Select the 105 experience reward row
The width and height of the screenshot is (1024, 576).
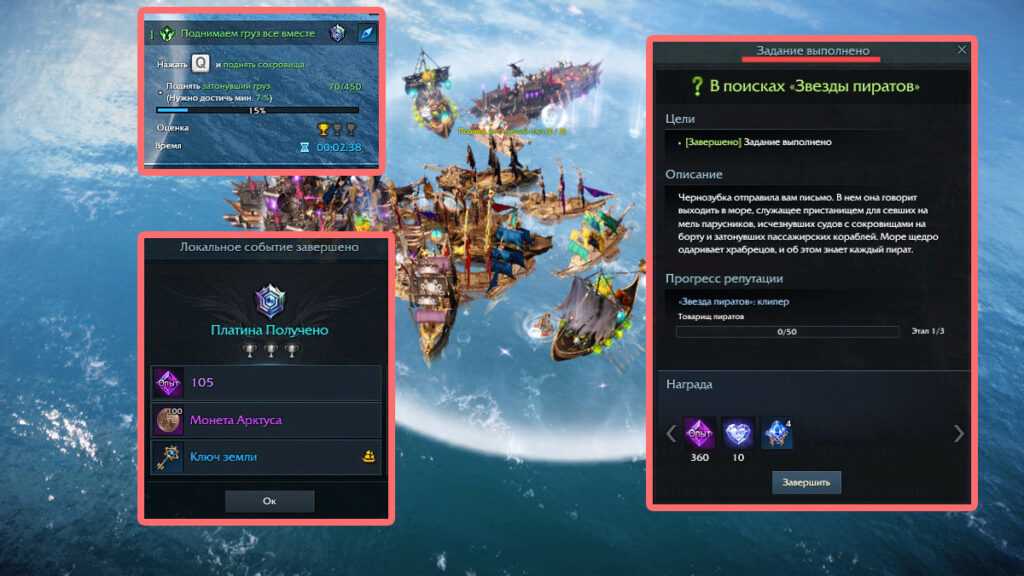click(267, 382)
